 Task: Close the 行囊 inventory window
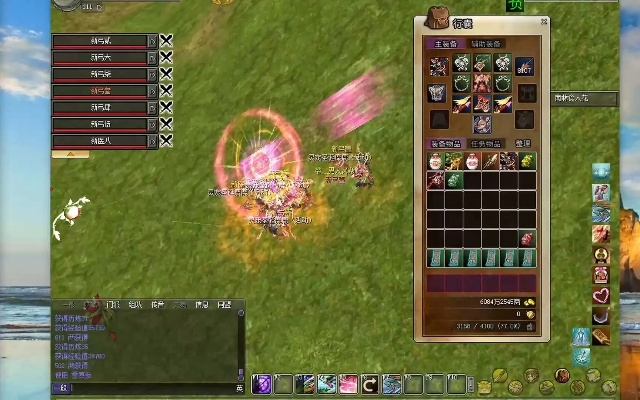542,22
